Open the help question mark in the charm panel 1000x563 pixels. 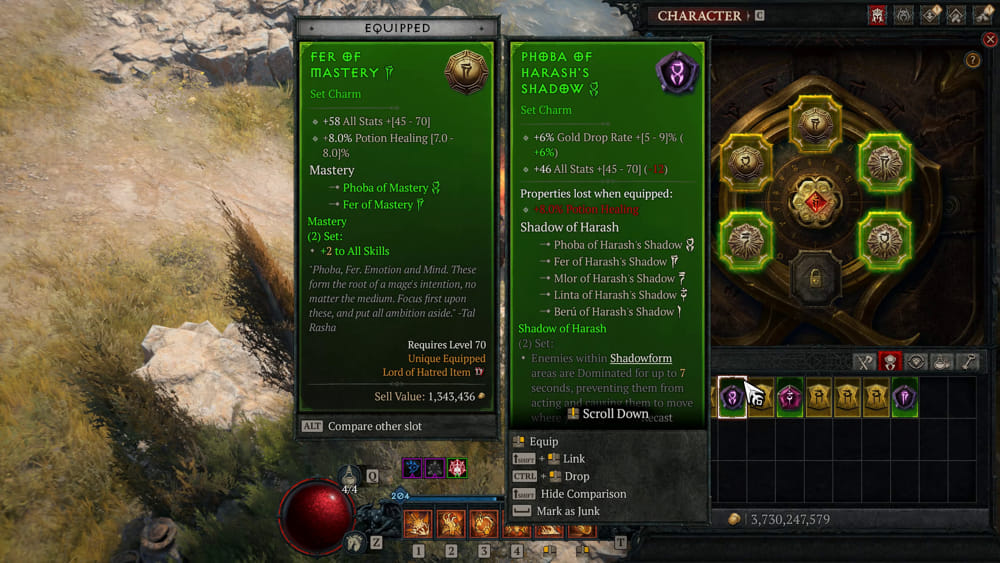click(972, 61)
